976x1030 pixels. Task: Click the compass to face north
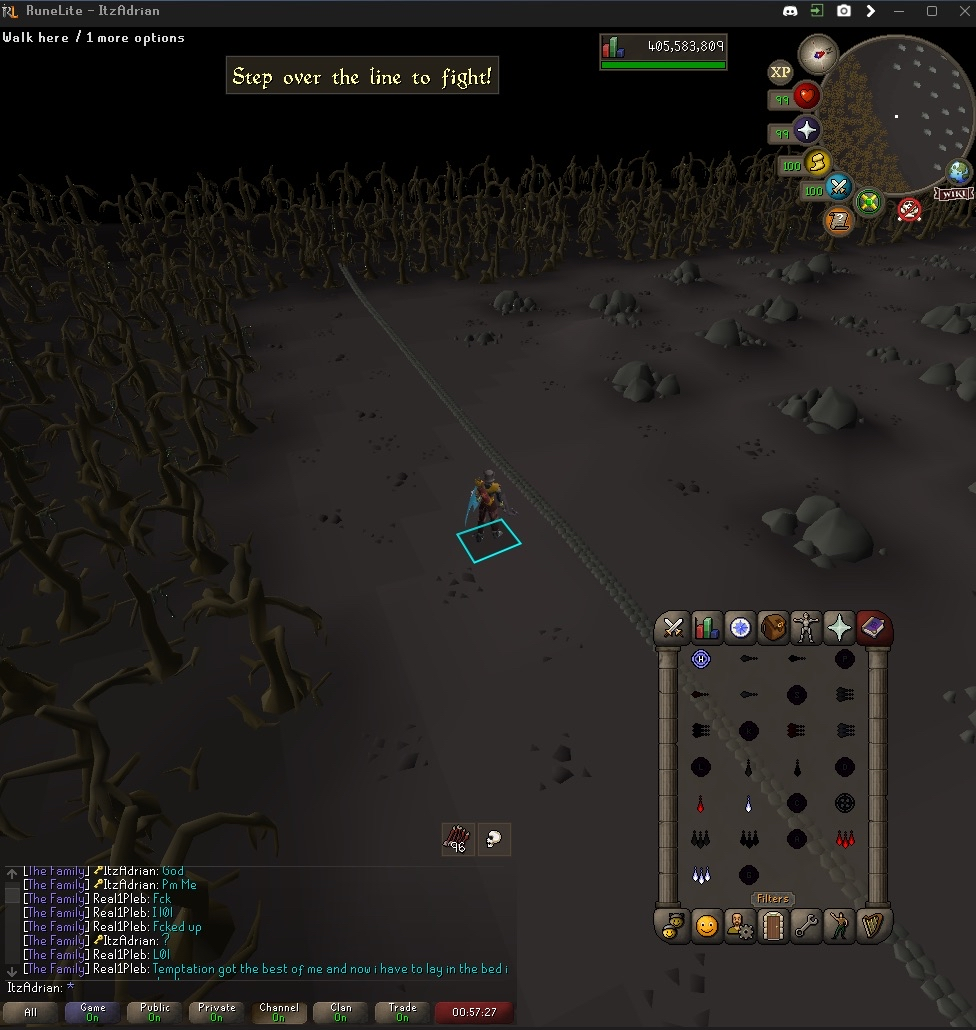(818, 54)
